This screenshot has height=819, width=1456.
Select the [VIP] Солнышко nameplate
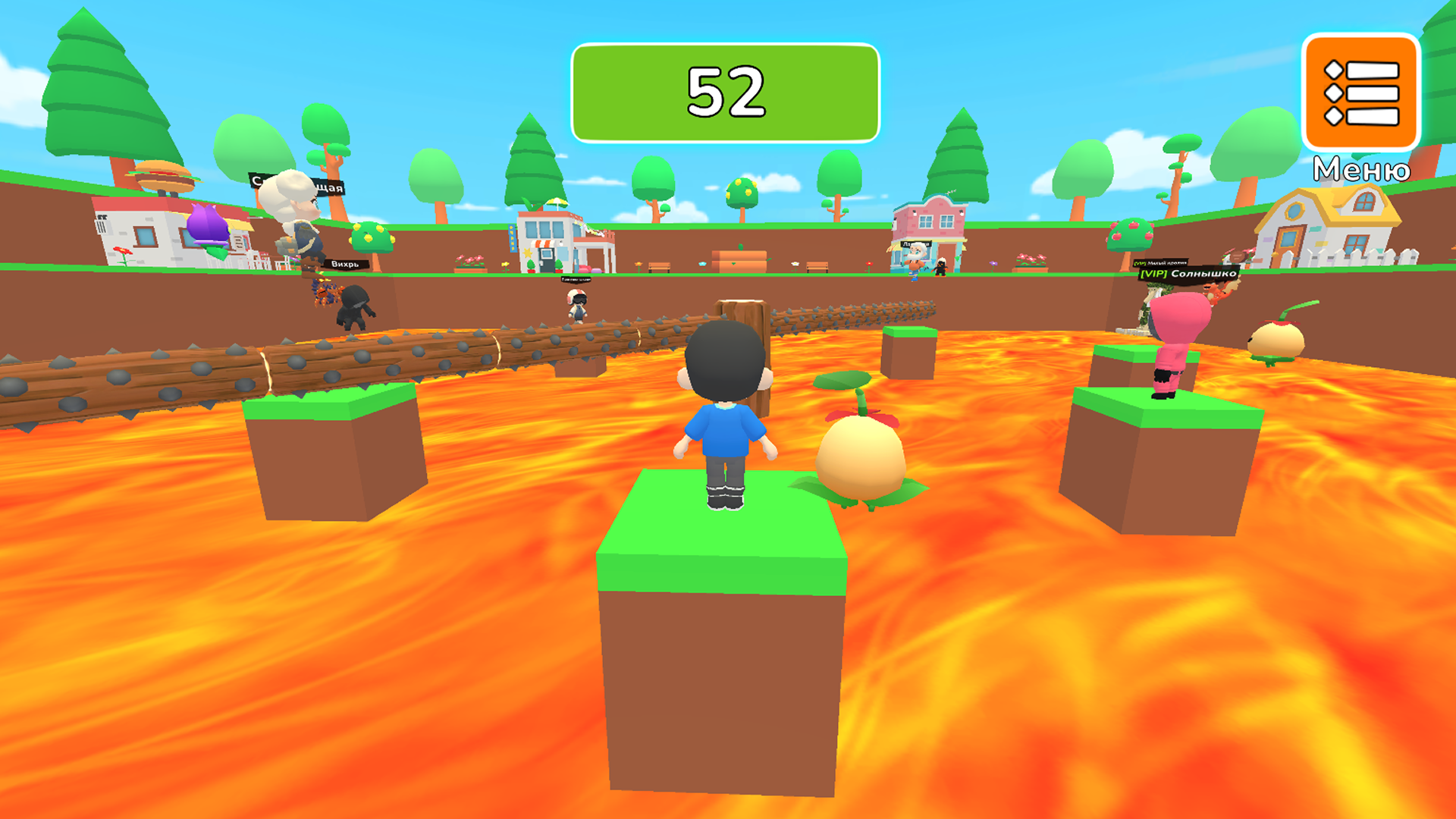[x=1189, y=273]
